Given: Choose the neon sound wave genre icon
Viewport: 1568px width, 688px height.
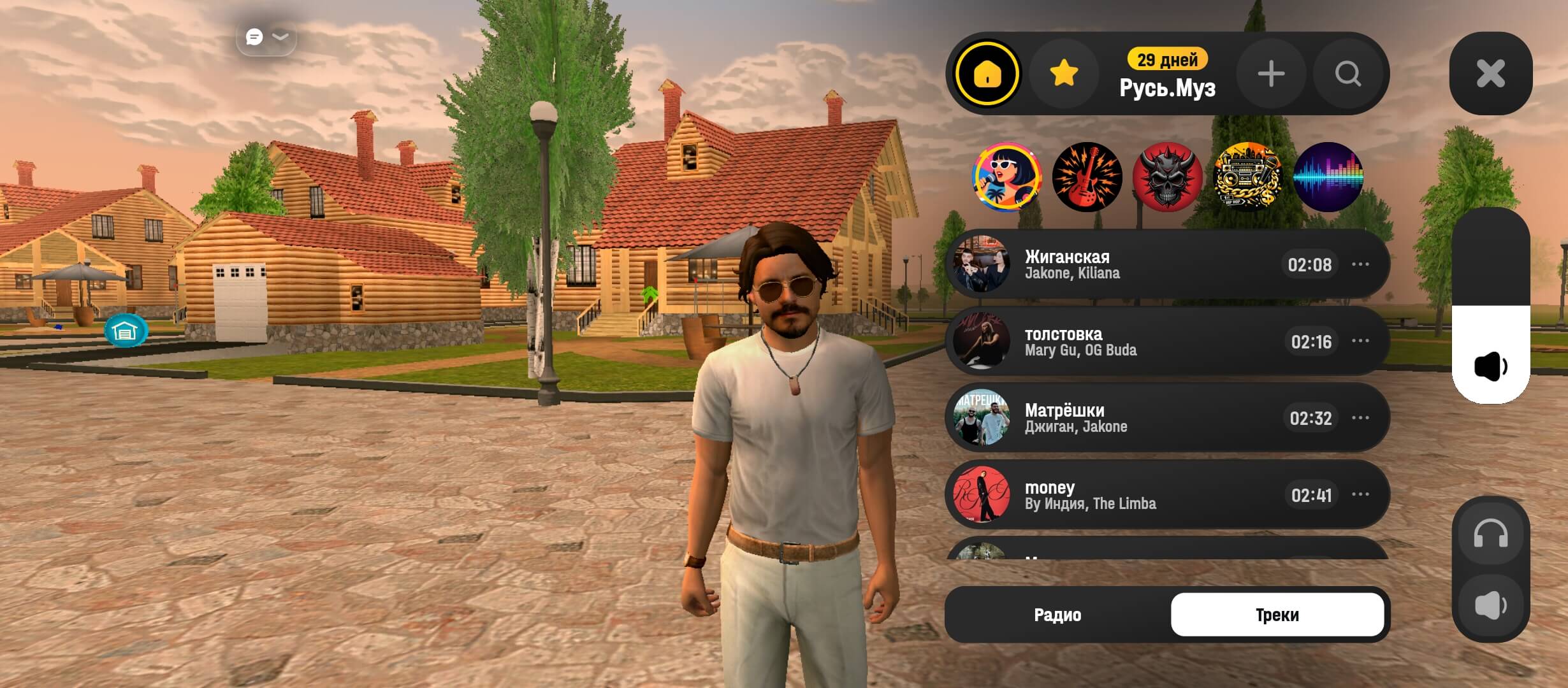Looking at the screenshot, I should (1328, 176).
